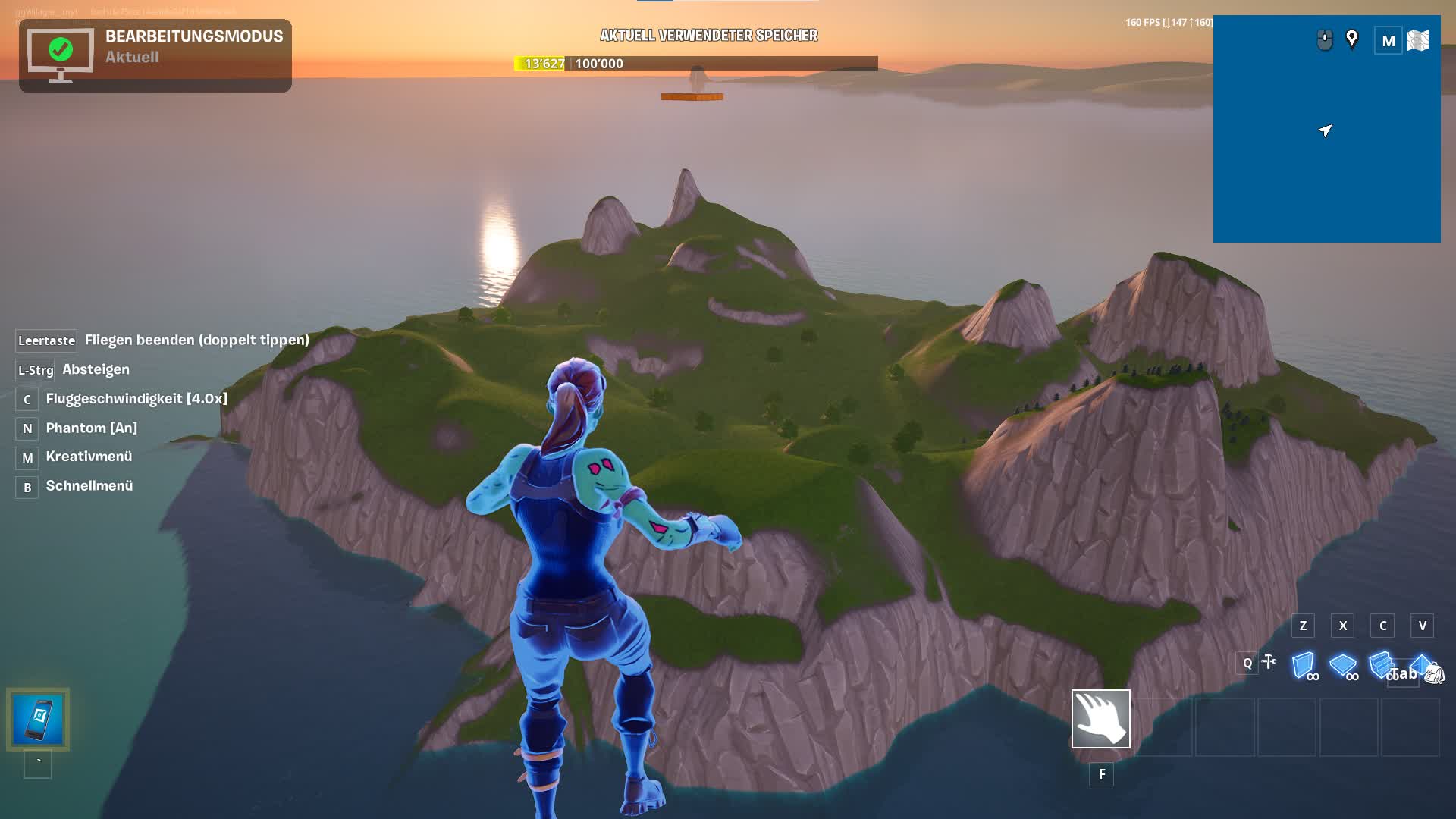The width and height of the screenshot is (1456, 819).
Task: Click the hammer and wrench build icon
Action: click(x=1269, y=662)
